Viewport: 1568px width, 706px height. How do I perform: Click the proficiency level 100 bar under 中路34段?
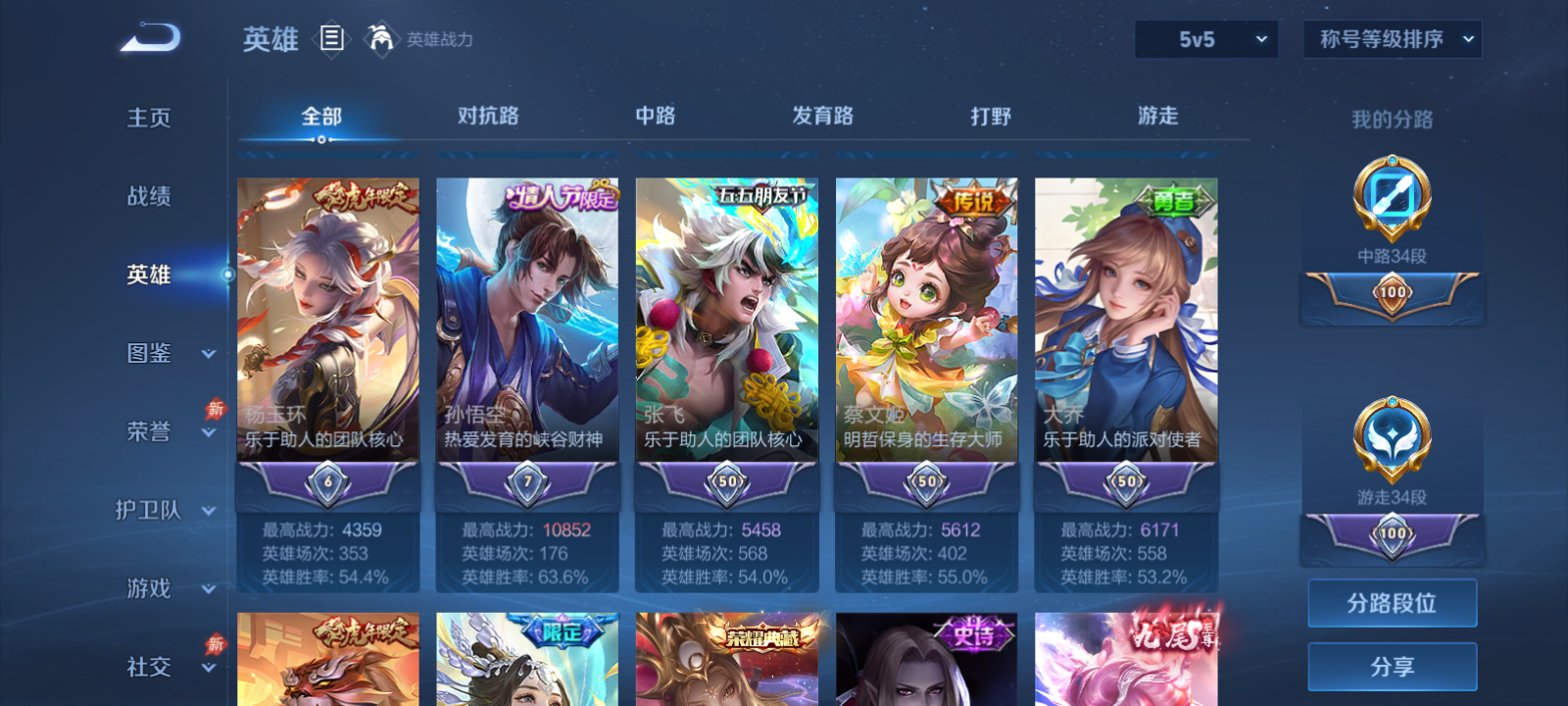click(x=1393, y=290)
